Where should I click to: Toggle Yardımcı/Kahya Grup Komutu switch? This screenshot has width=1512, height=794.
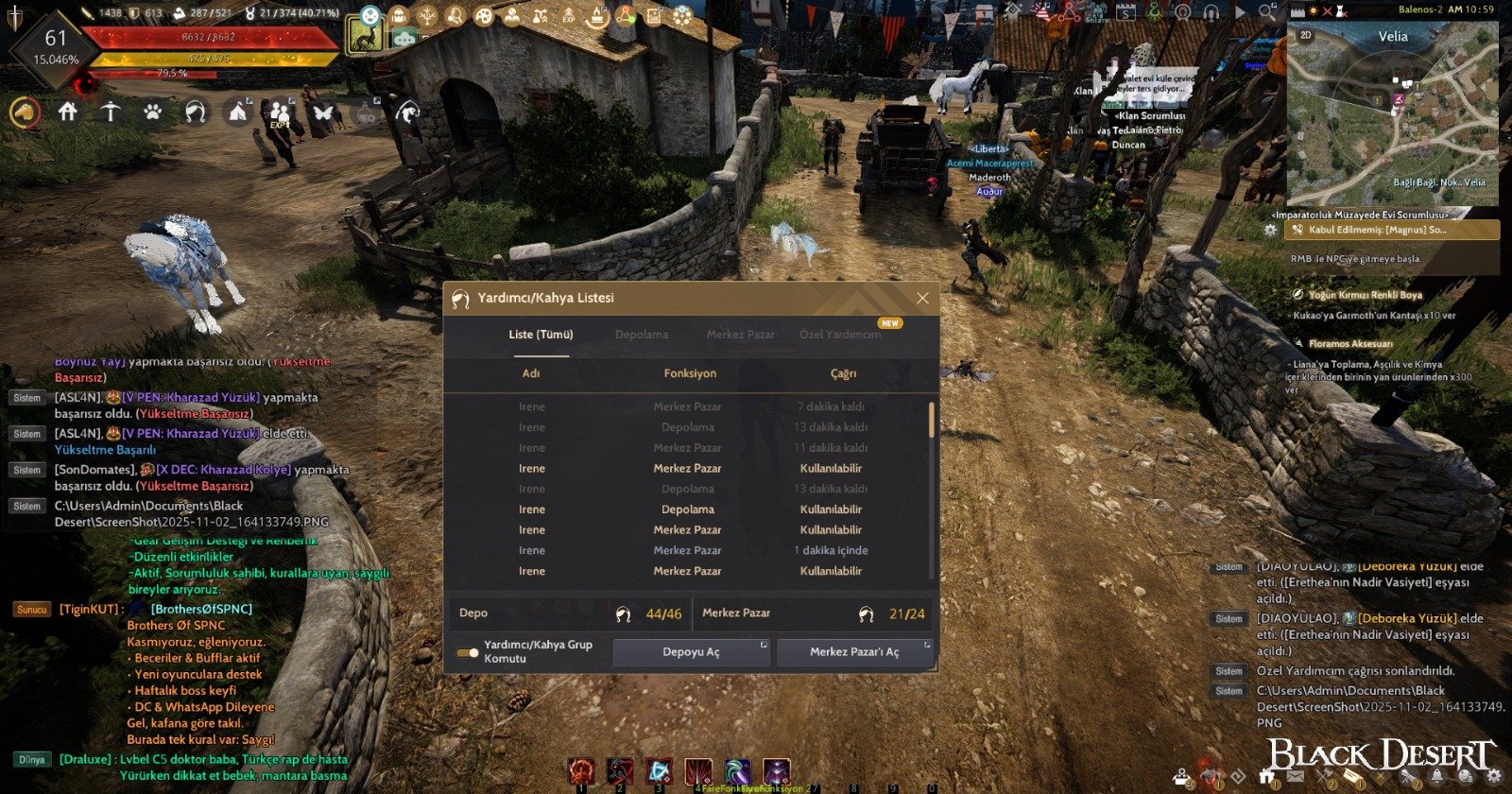pyautogui.click(x=468, y=652)
